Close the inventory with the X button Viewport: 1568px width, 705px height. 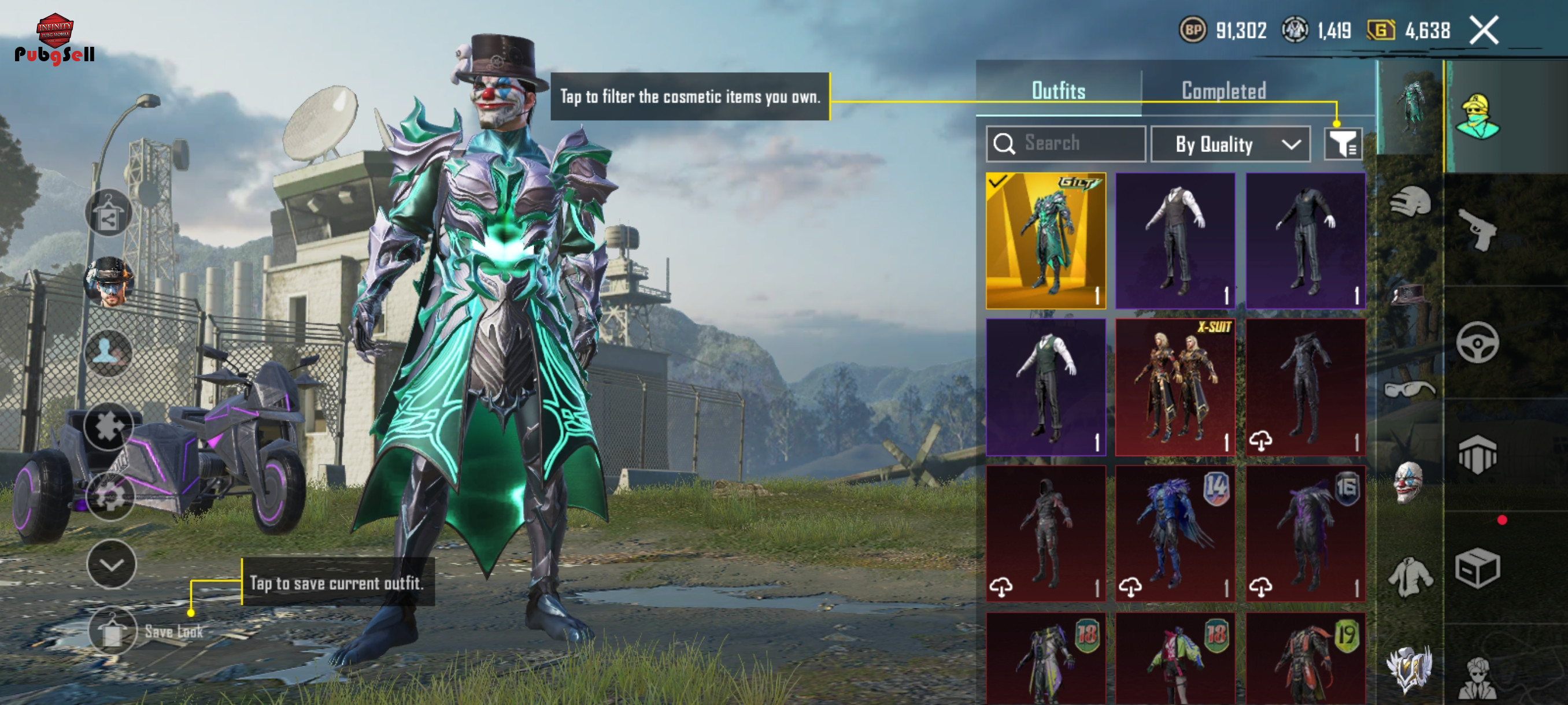(x=1484, y=31)
